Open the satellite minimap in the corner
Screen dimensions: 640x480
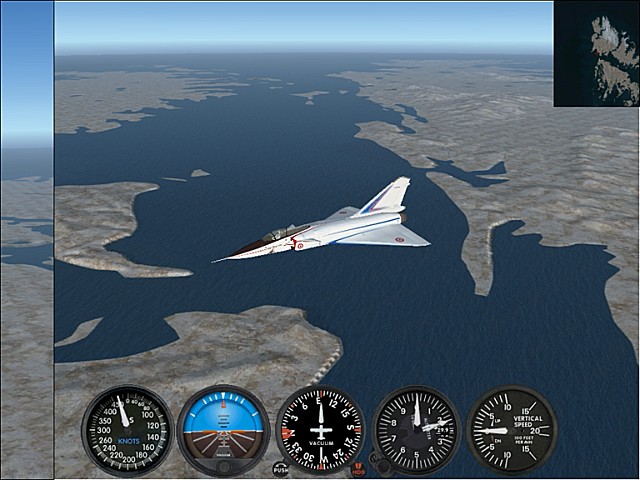click(x=596, y=53)
